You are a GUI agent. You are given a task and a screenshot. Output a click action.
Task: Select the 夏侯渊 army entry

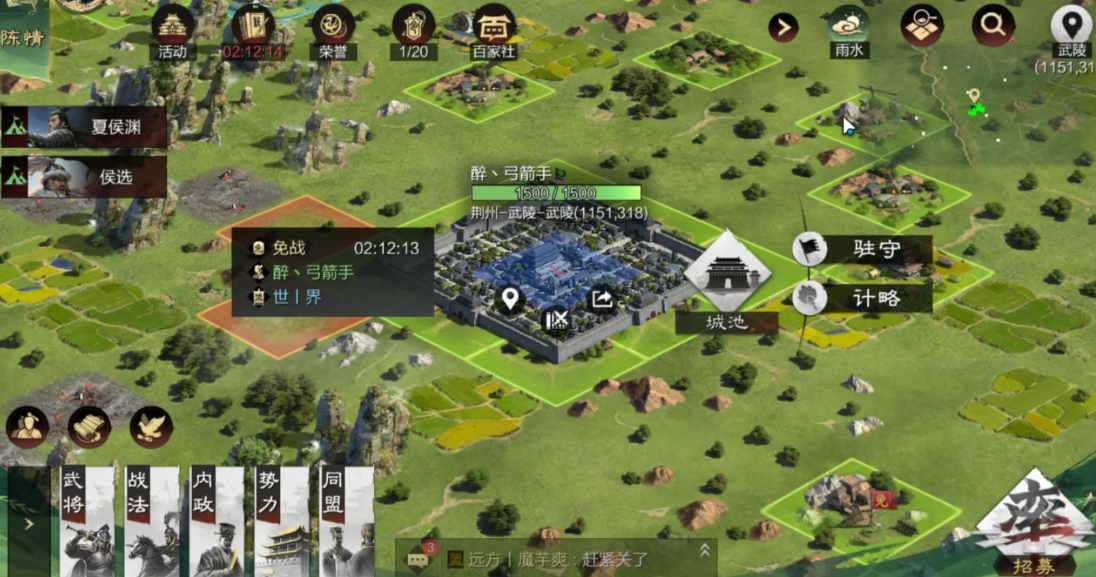click(85, 127)
